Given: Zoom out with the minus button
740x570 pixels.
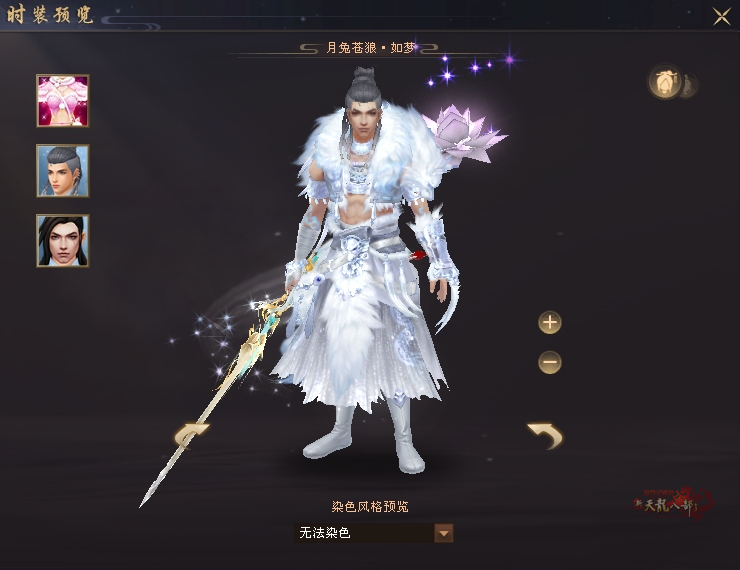Looking at the screenshot, I should coord(550,361).
